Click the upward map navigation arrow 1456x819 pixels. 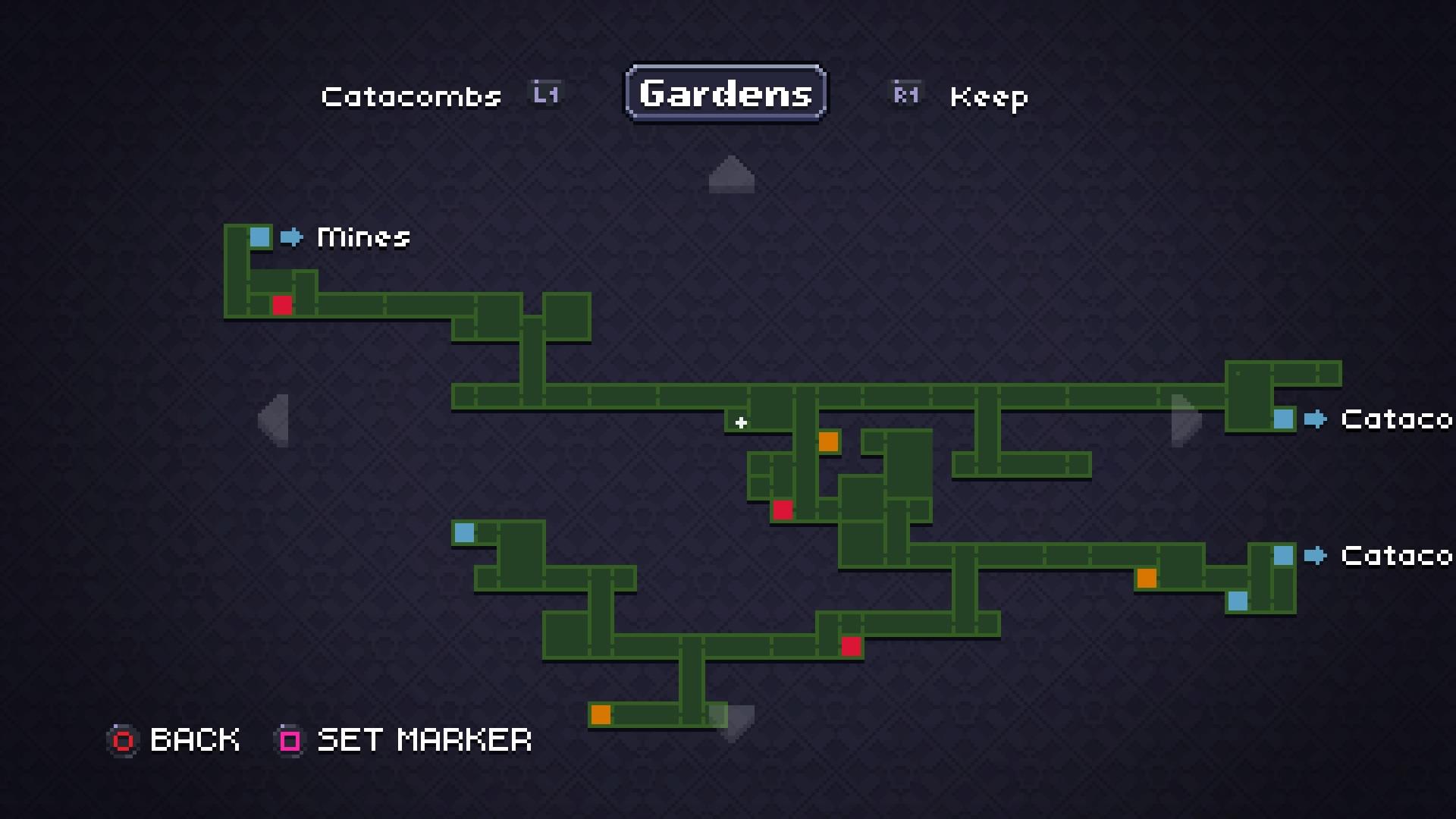(x=730, y=175)
